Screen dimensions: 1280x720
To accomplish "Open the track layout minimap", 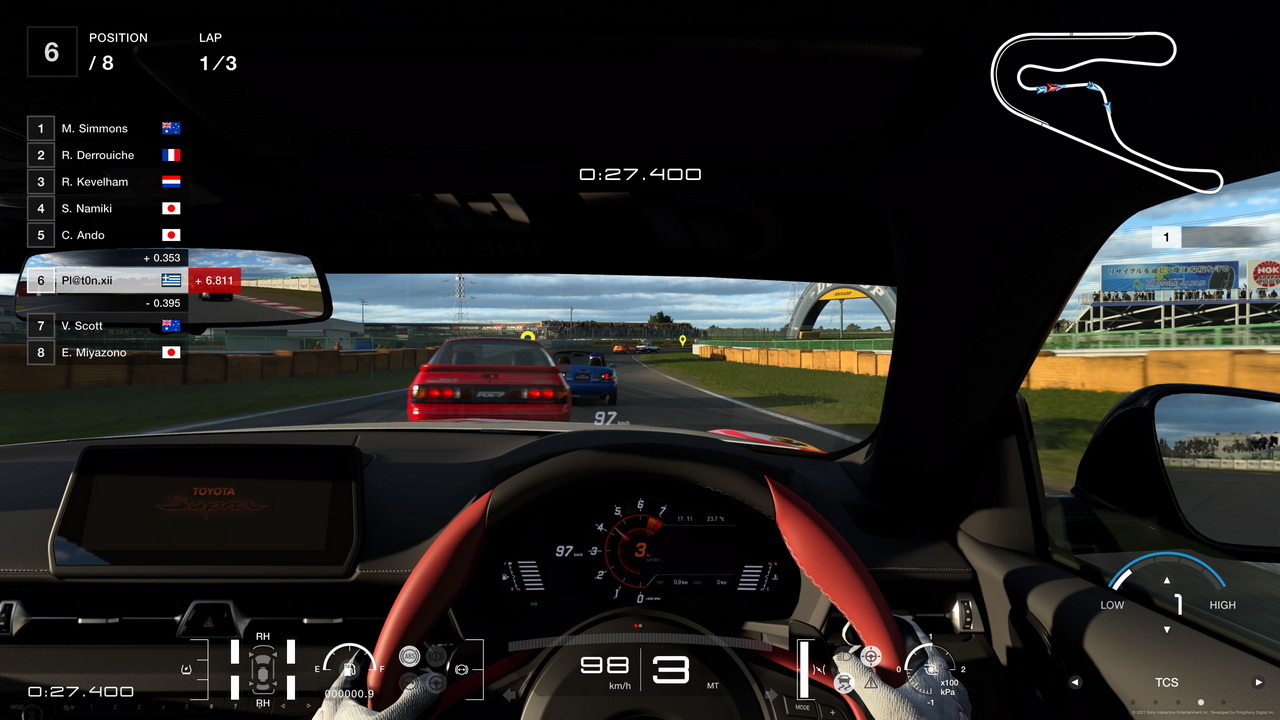I will pos(1105,108).
